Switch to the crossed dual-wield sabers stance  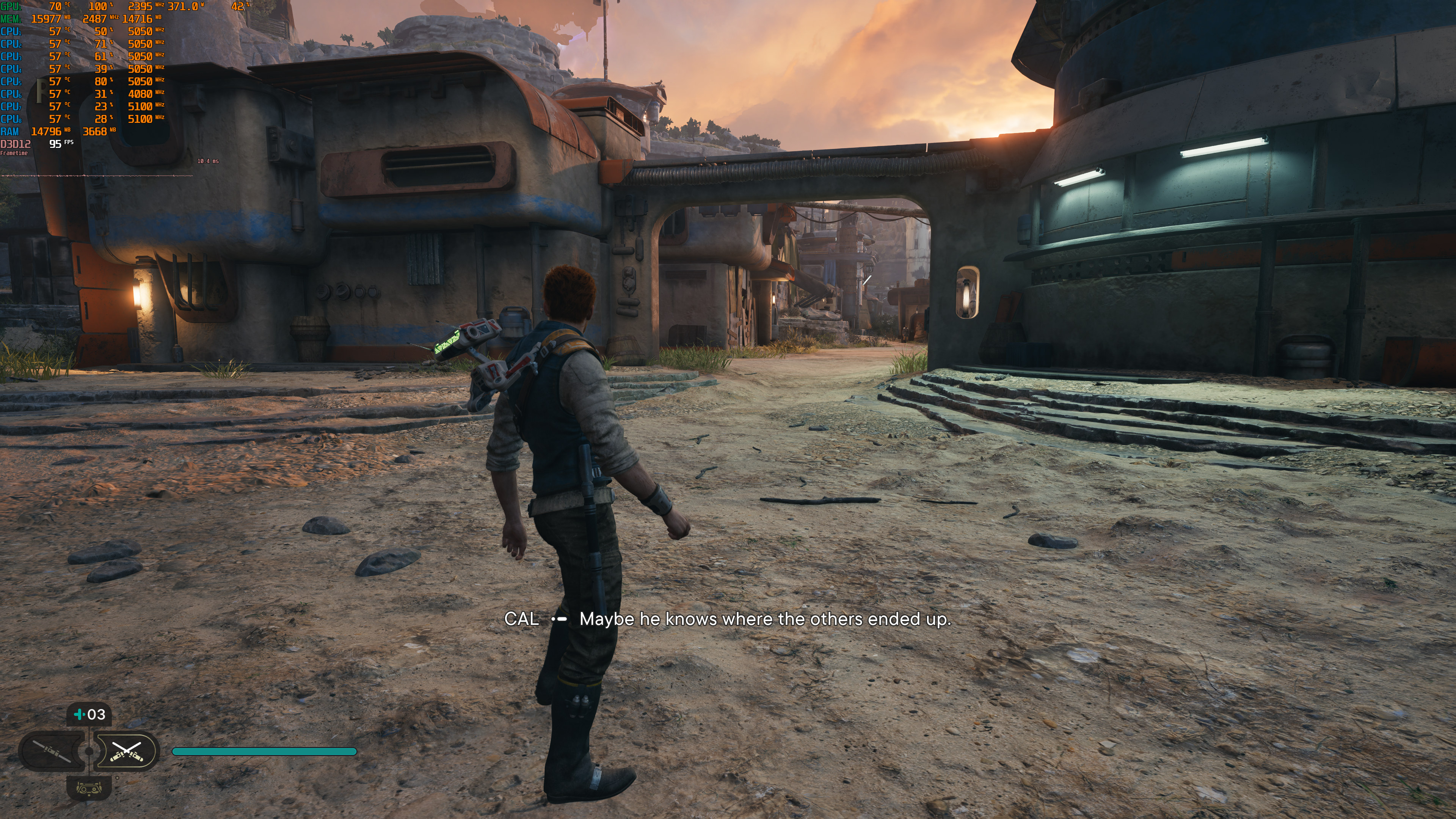(x=127, y=751)
